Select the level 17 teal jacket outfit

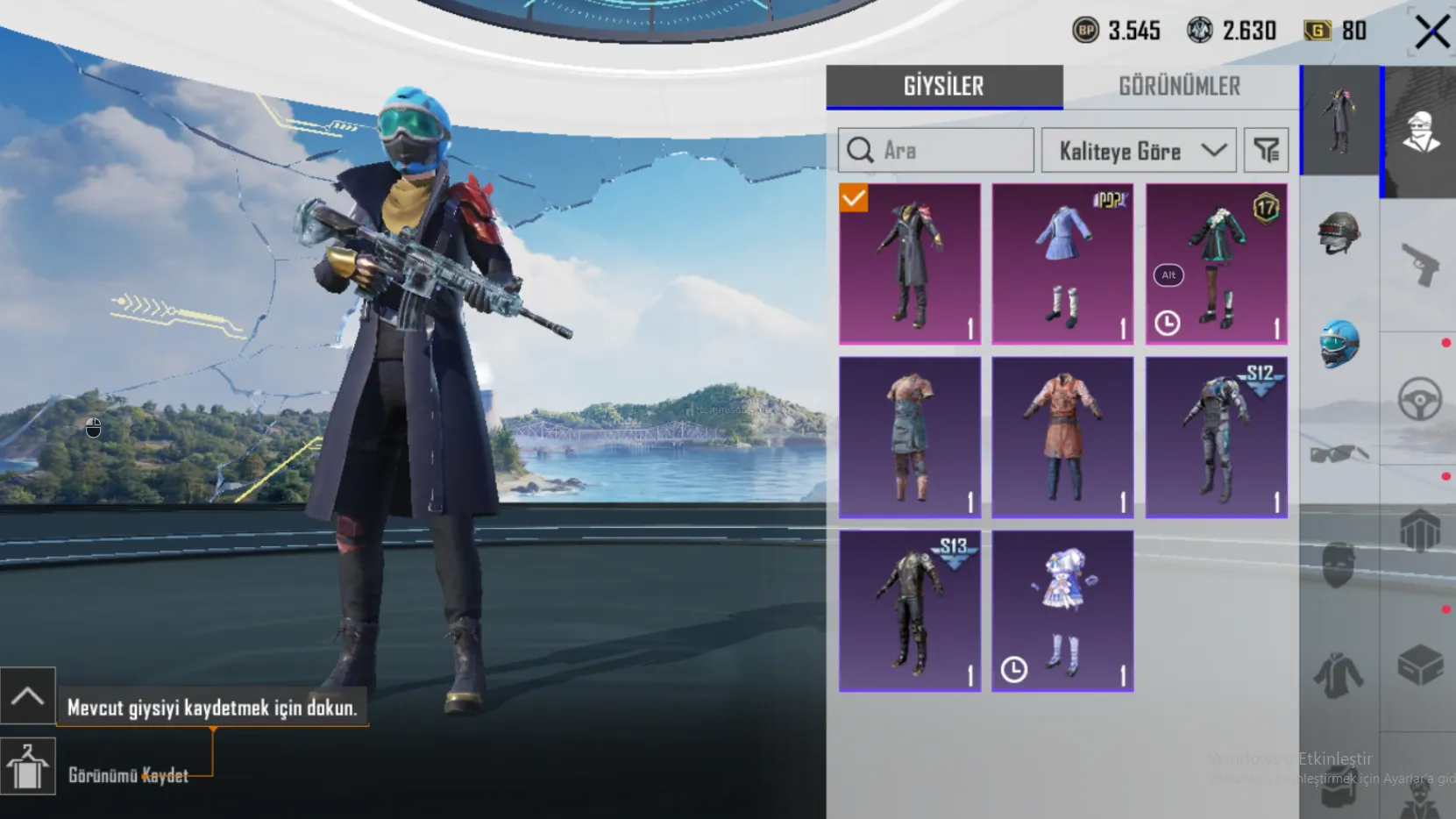[x=1216, y=263]
